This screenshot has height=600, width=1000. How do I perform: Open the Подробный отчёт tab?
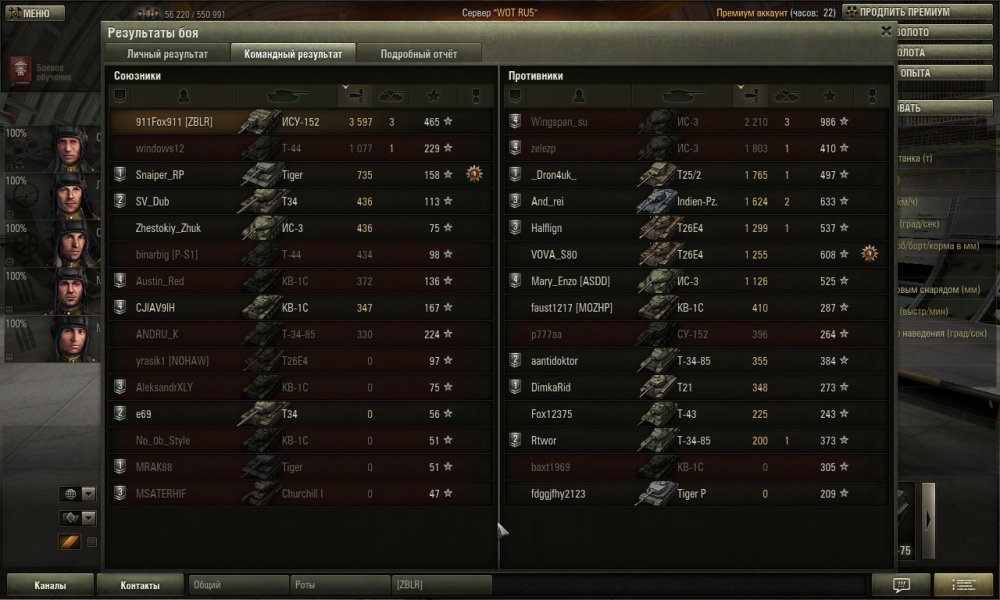pos(419,54)
